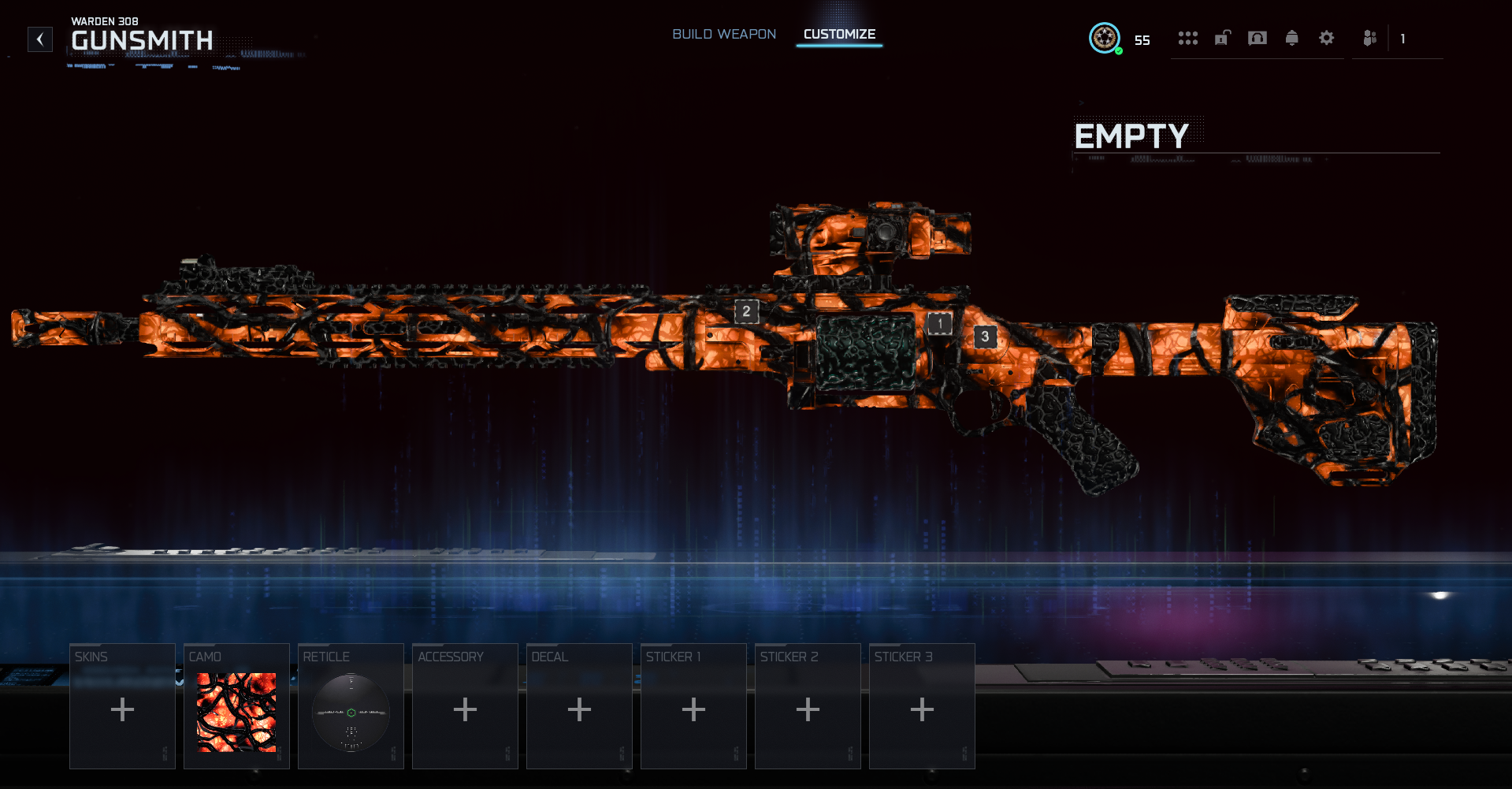Go back using the arrow button
The image size is (1512, 789).
point(40,39)
